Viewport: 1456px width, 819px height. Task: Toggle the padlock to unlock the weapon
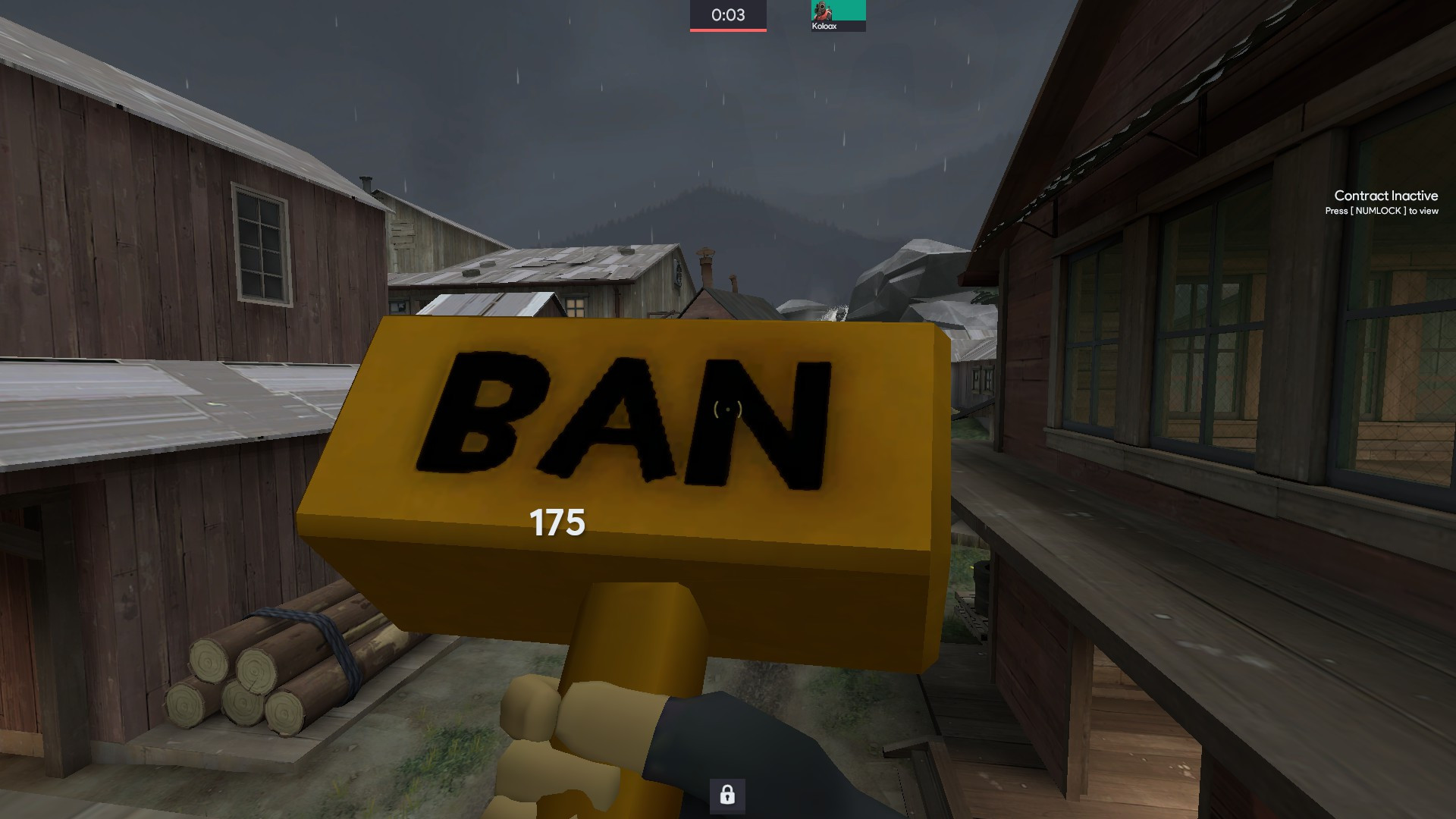[x=727, y=797]
